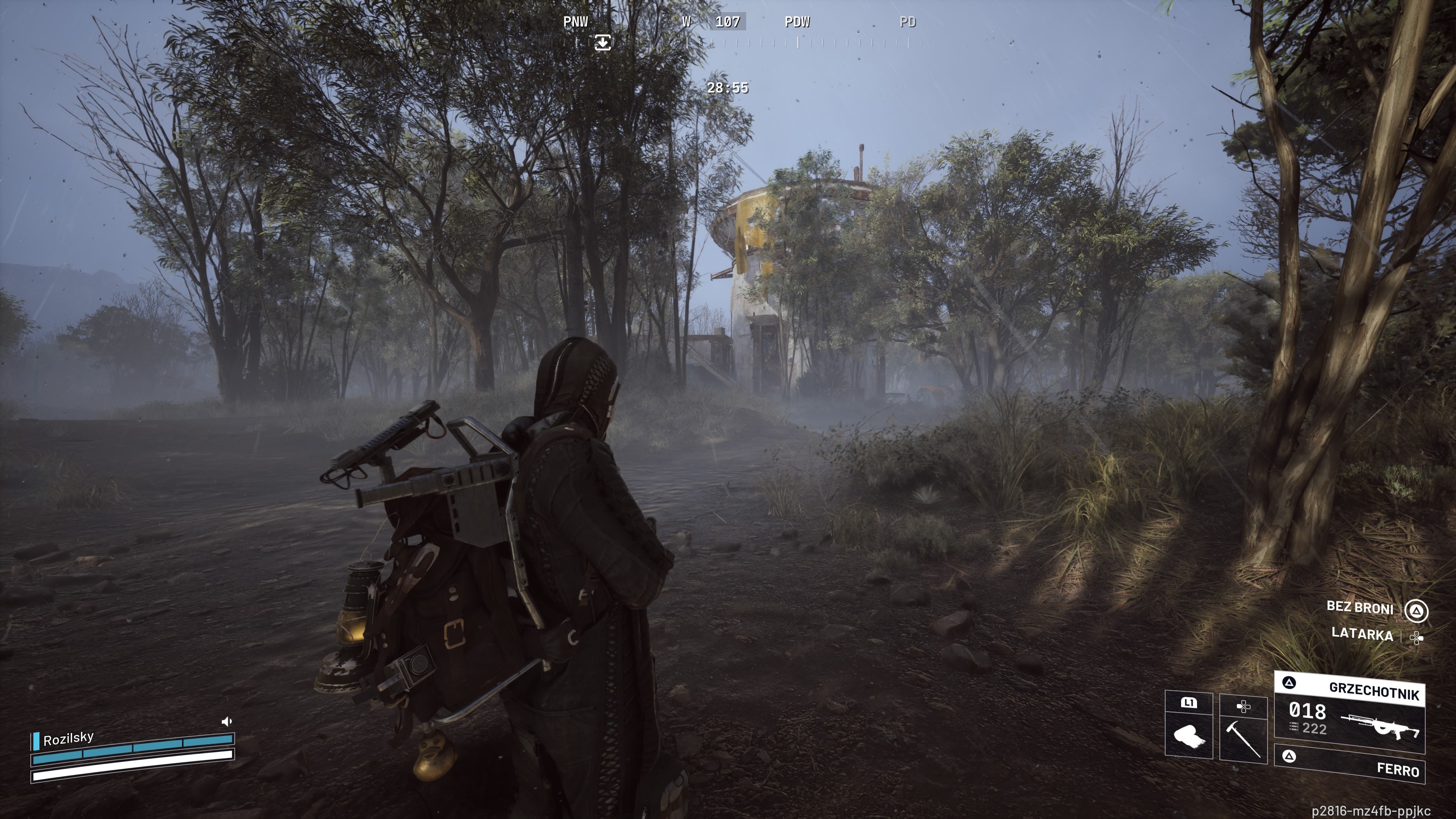Click the extraction marker on the compass
The width and height of the screenshot is (1456, 819).
602,42
